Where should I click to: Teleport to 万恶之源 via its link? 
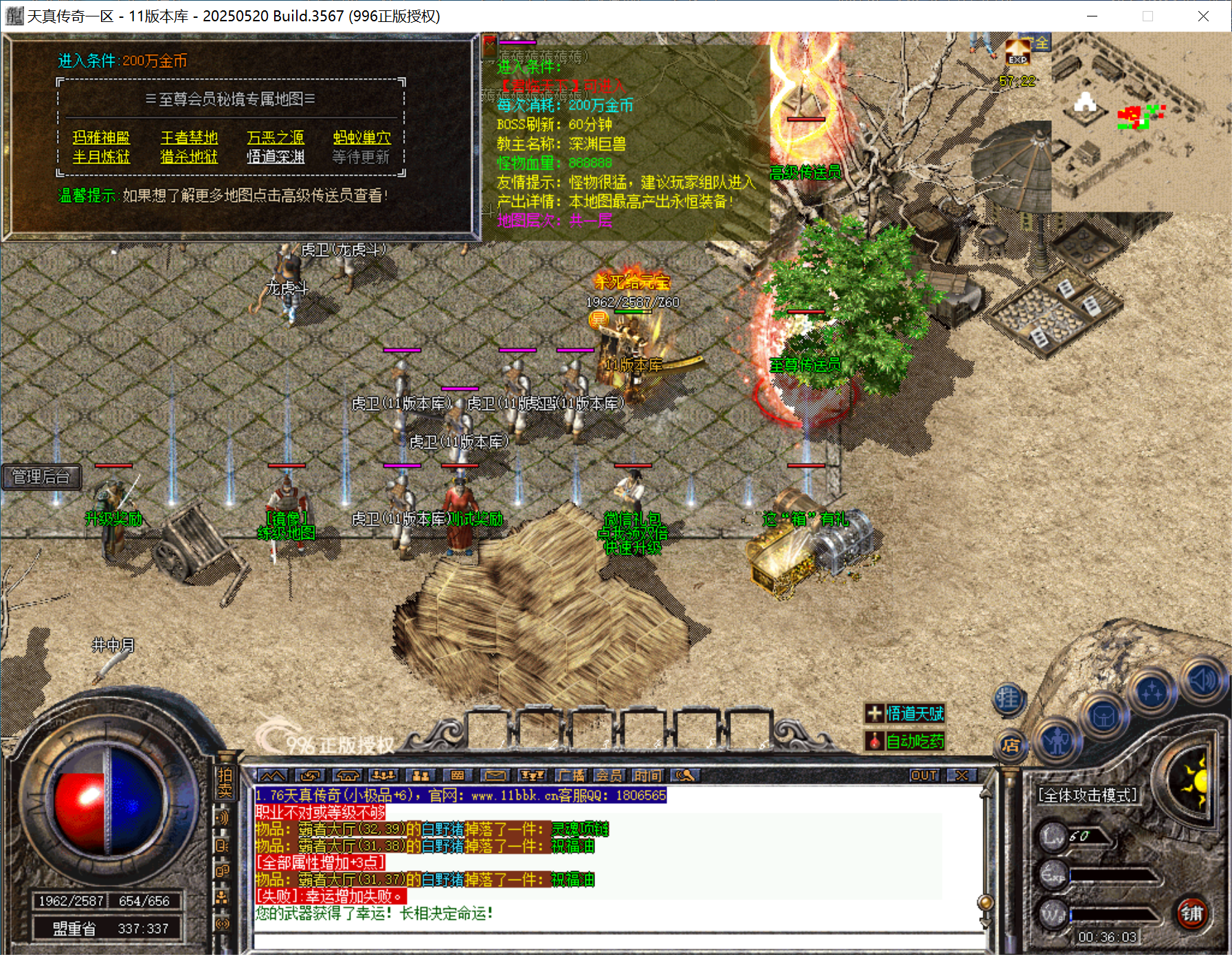[275, 137]
